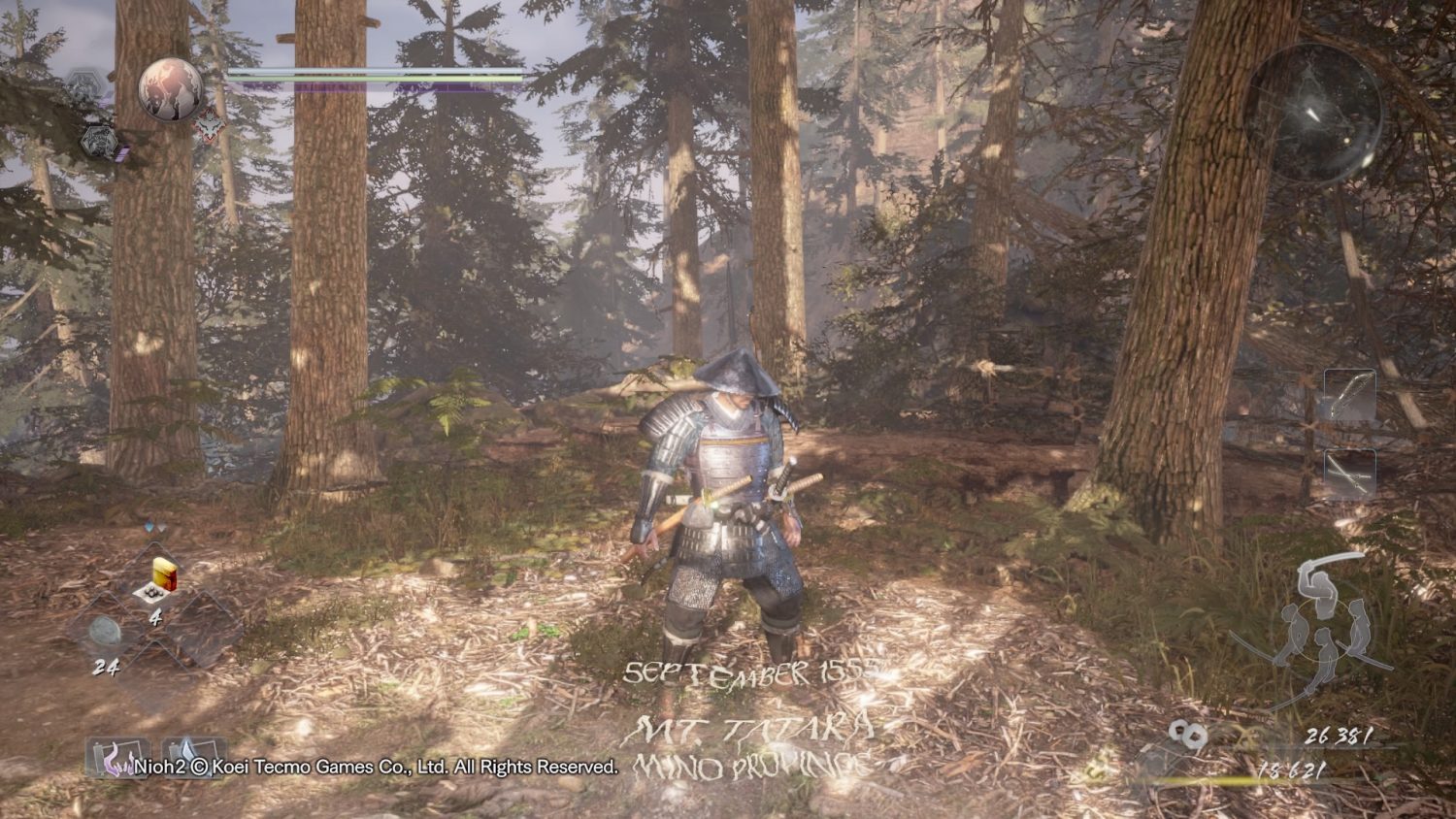Select the dual swords weapon slot
This screenshot has width=1456, height=819.
(x=1350, y=475)
